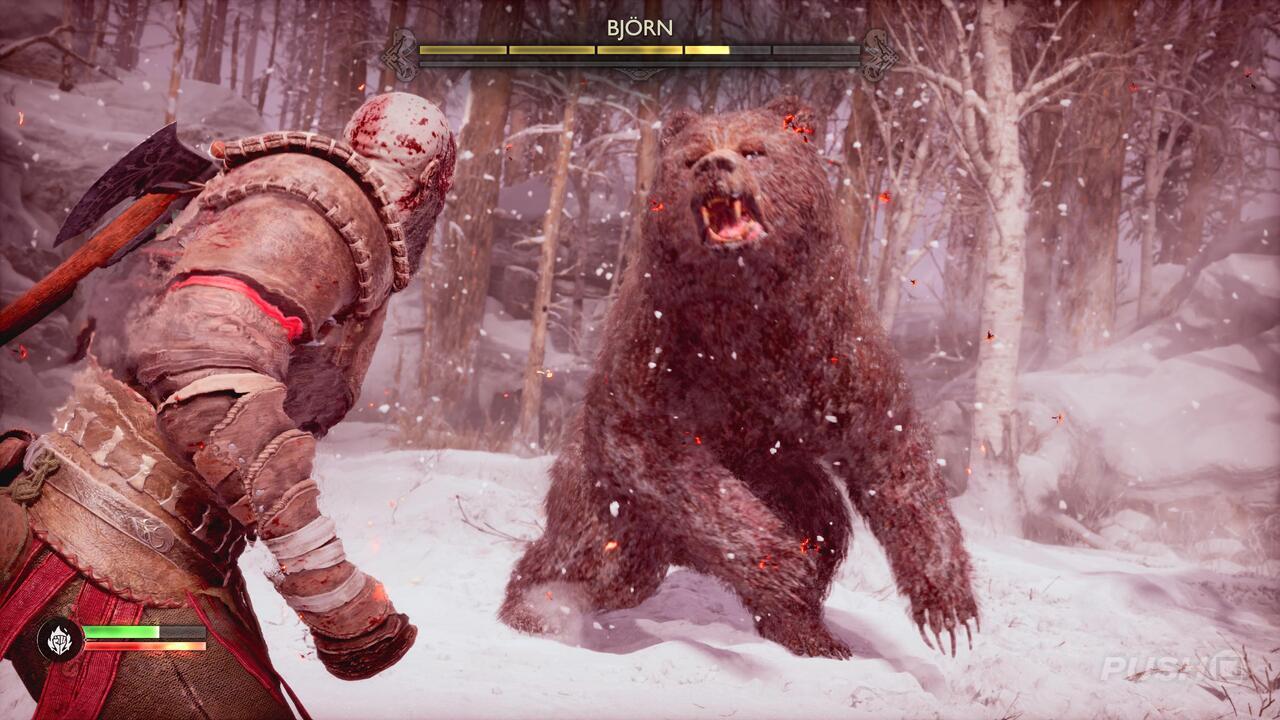The image size is (1280, 720).
Task: Toggle the first segment of Björn's health bar
Action: pos(462,48)
